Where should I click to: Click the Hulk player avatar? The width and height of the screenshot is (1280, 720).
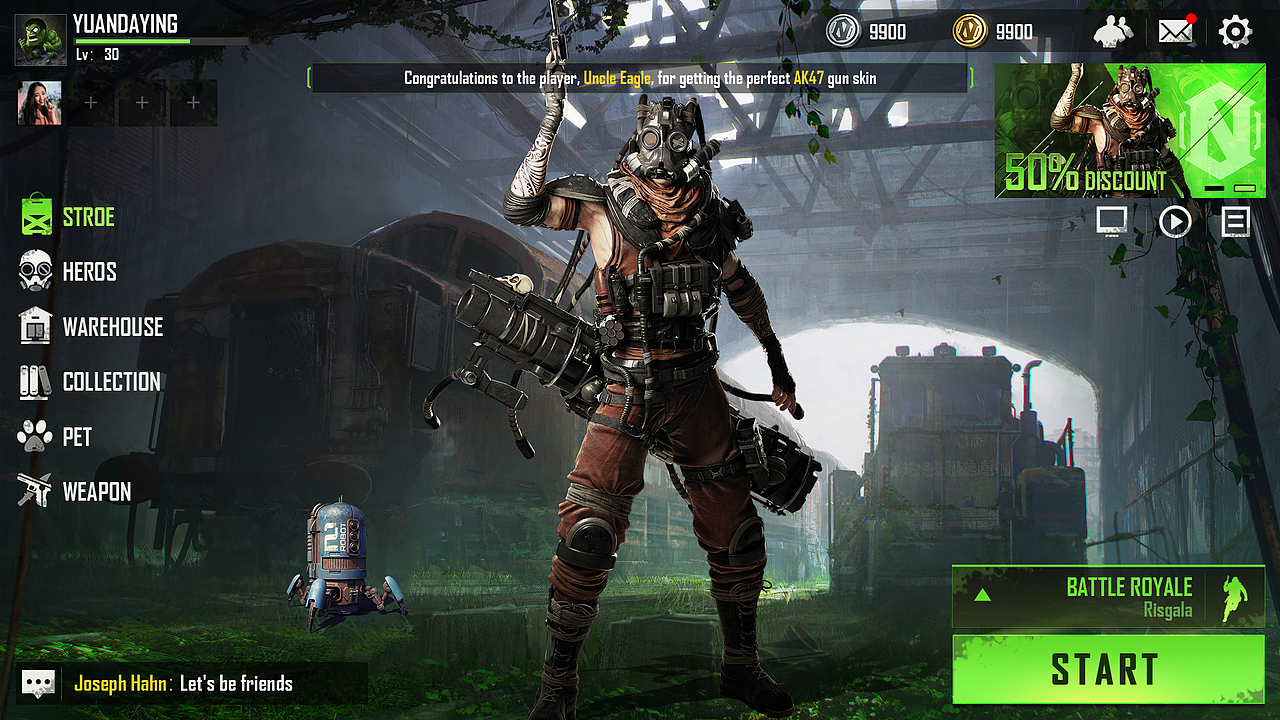39,38
